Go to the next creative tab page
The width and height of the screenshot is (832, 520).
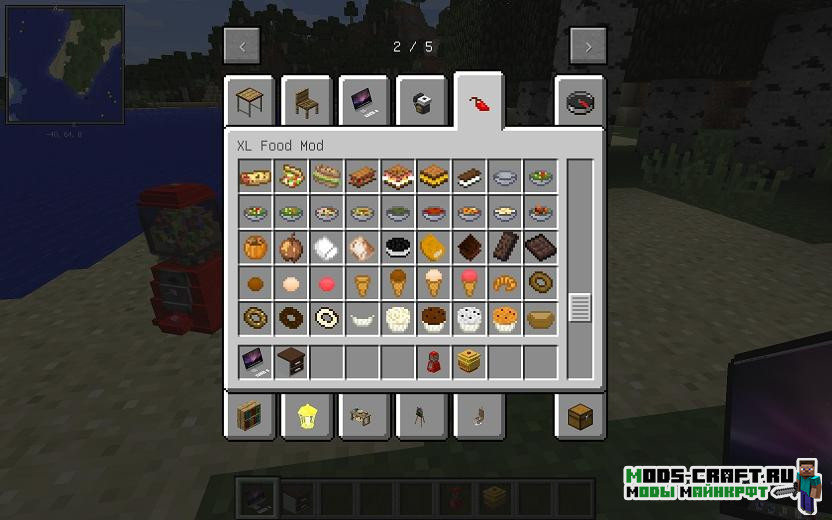[588, 46]
